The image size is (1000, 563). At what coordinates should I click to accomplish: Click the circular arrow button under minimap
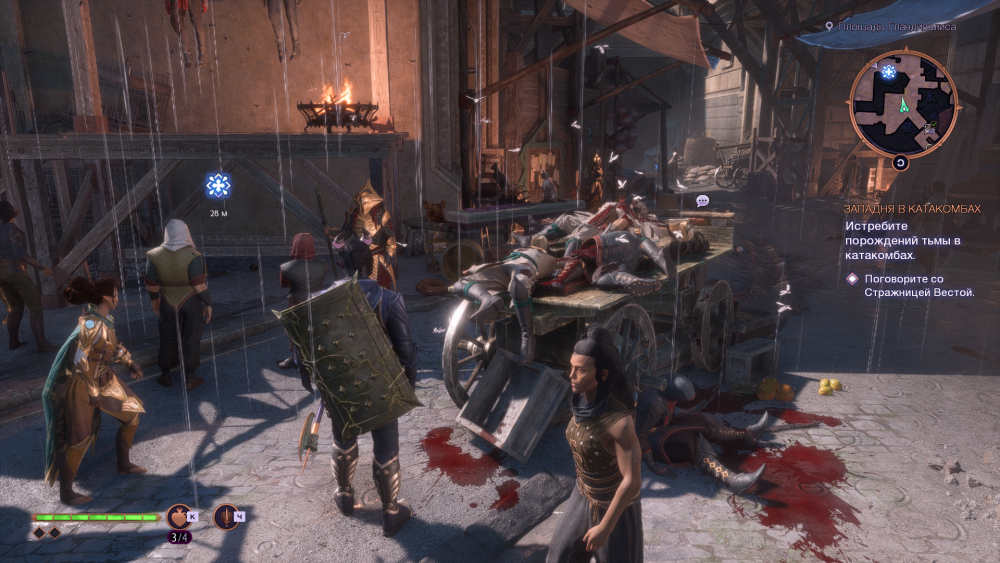coord(900,162)
